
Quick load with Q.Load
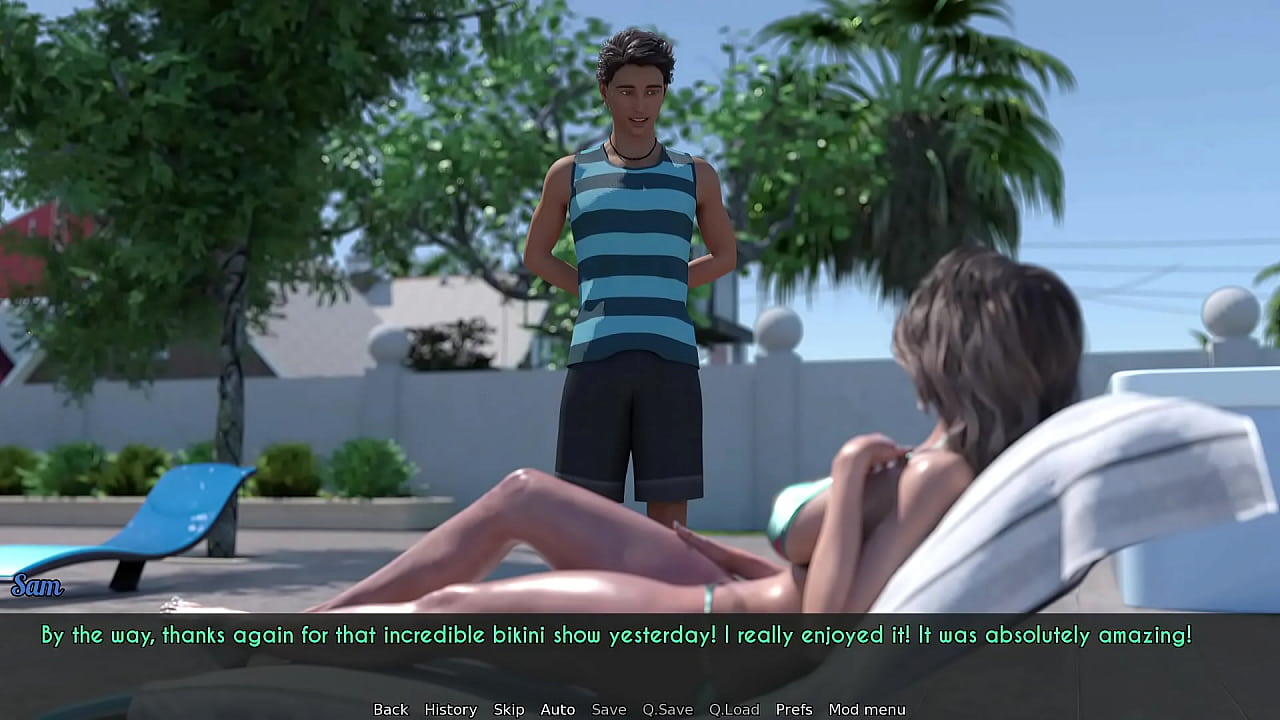734,709
